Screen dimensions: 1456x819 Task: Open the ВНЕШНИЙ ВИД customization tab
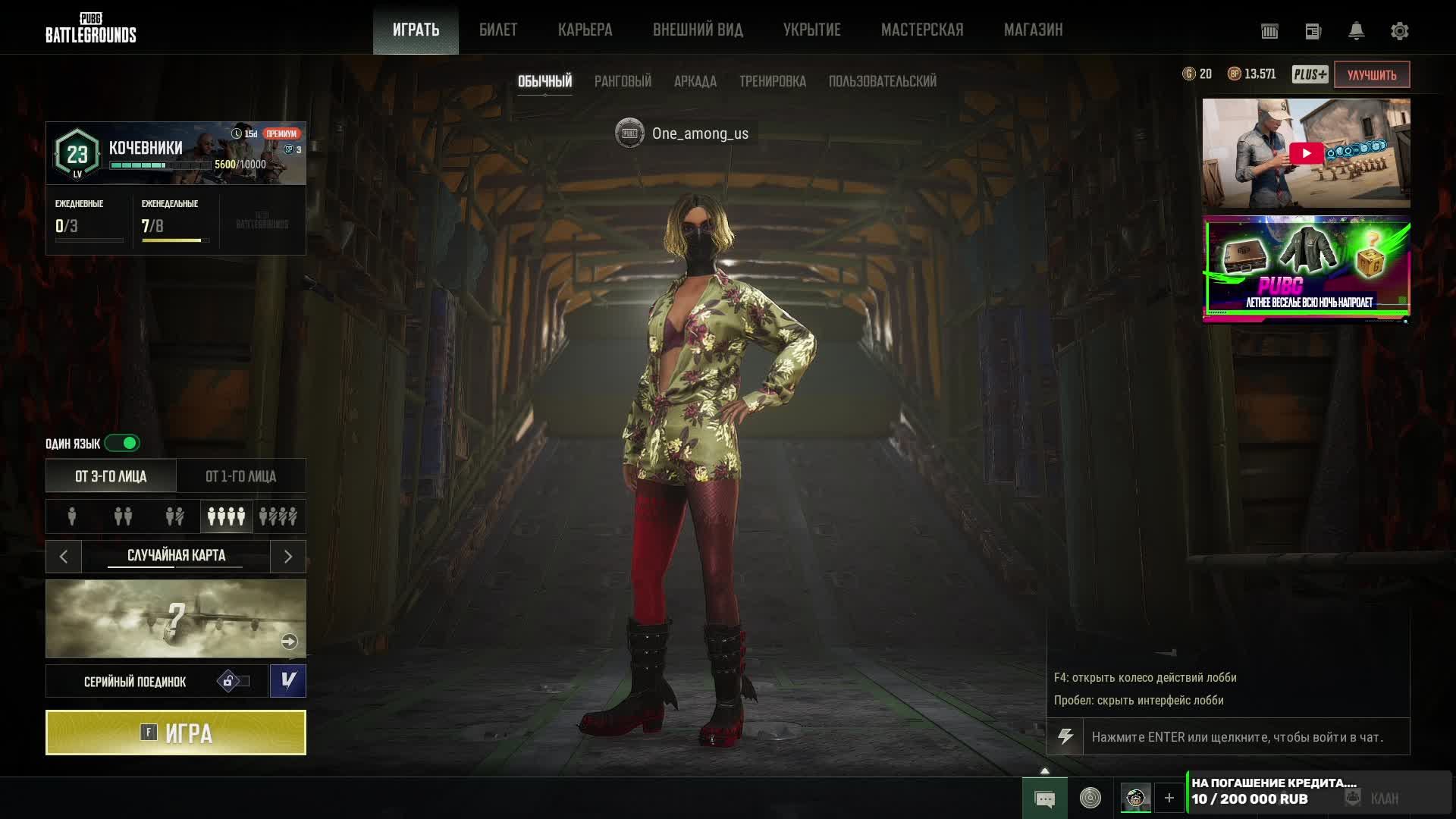tap(698, 30)
